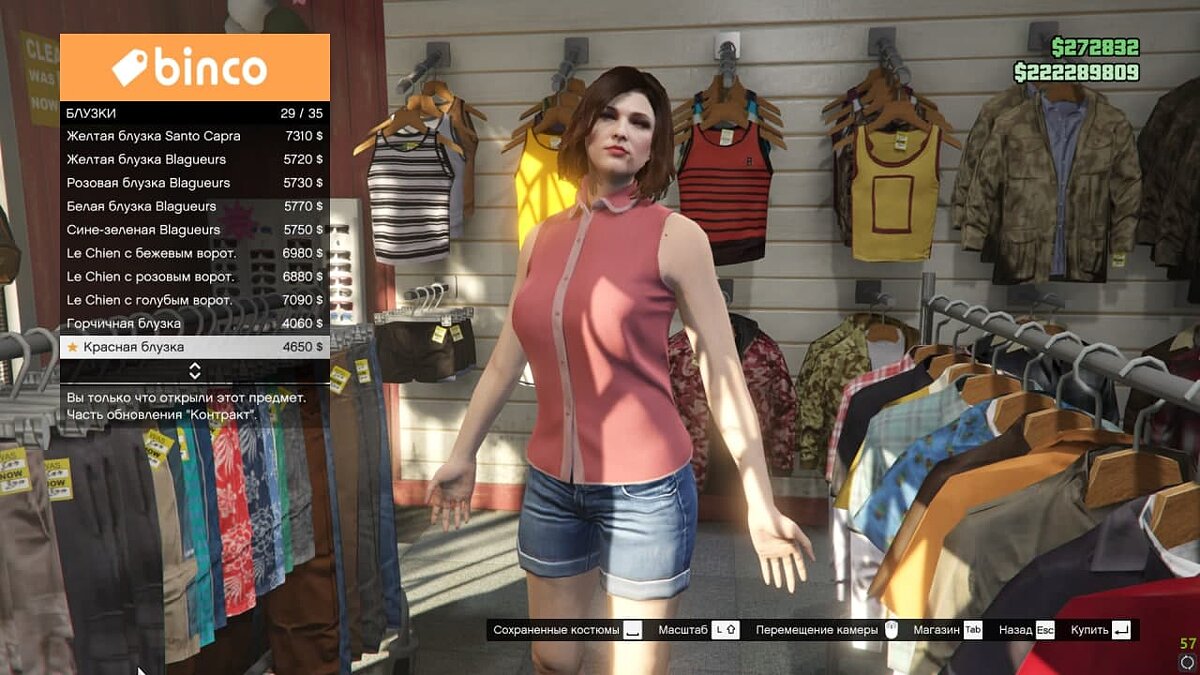The height and width of the screenshot is (675, 1200).
Task: Open the Магазин store option
Action: (947, 630)
